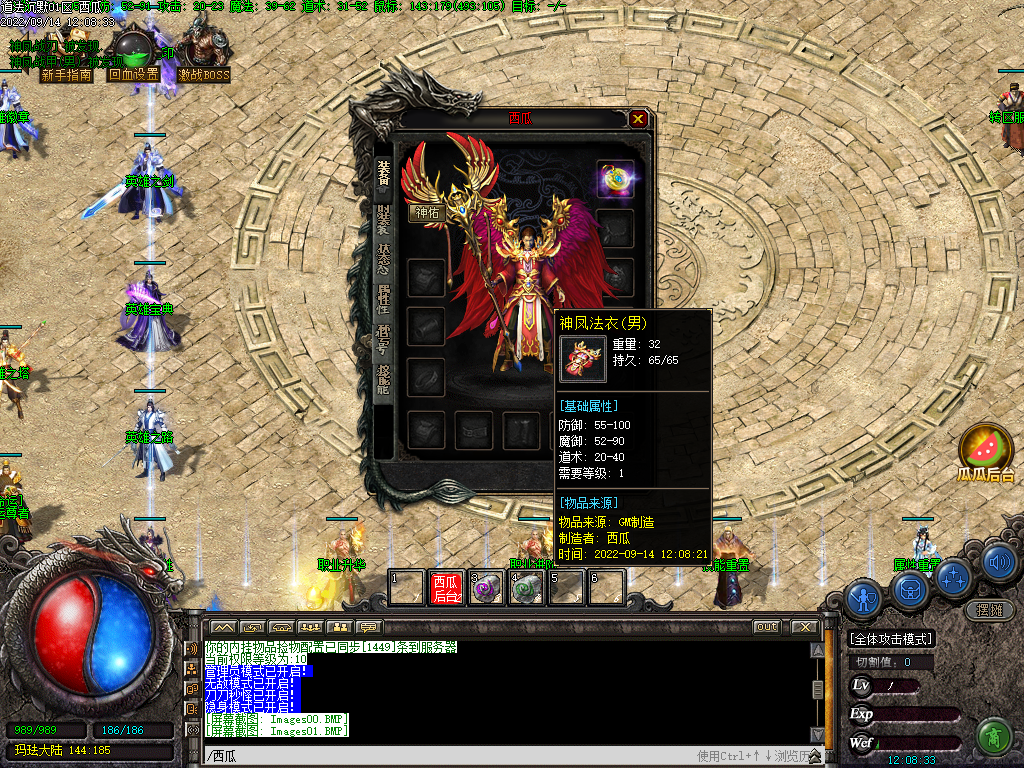
Task: Open the 回血设置 settings
Action: click(x=134, y=74)
